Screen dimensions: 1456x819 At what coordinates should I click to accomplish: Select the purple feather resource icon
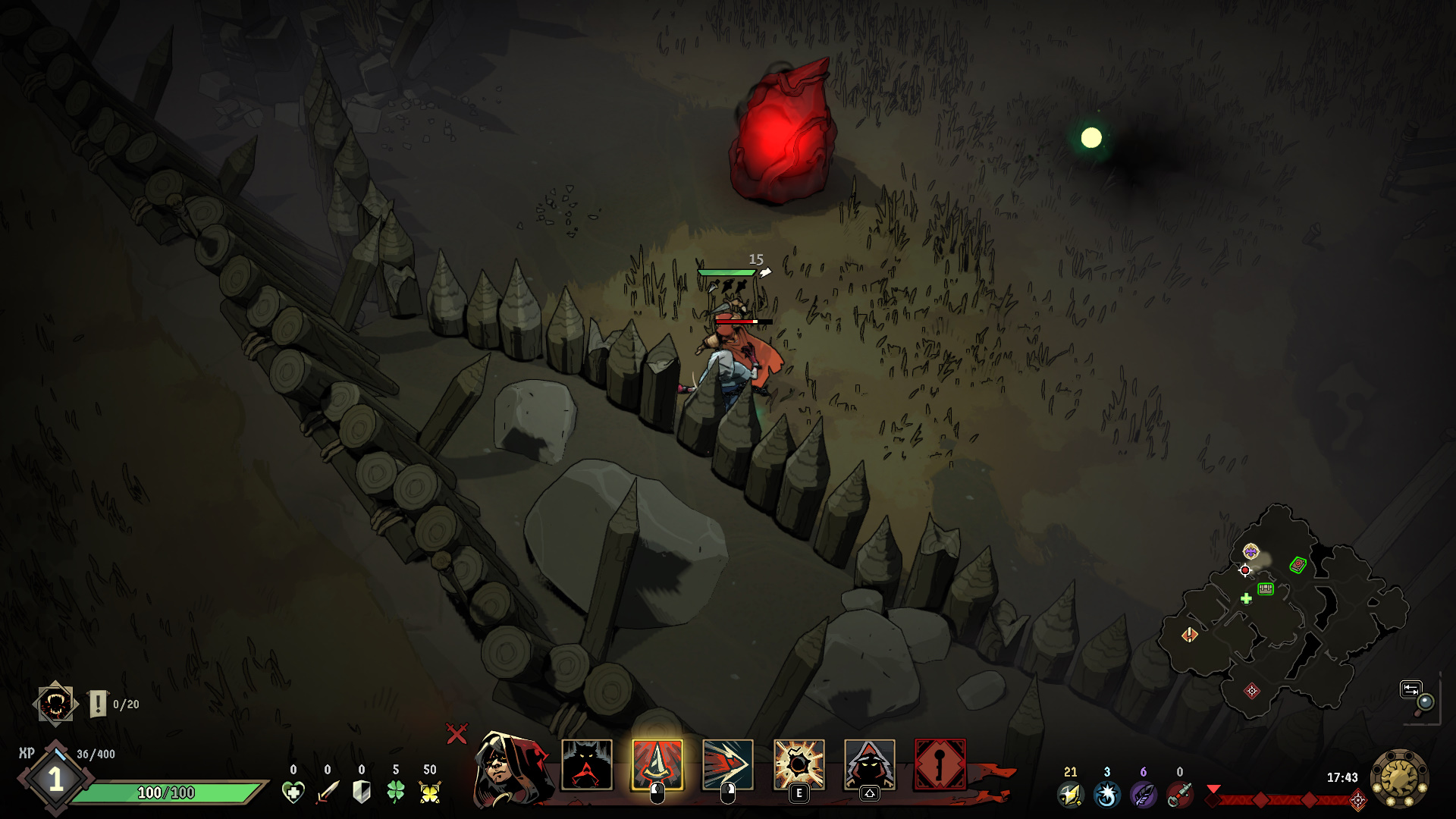coord(1143,794)
